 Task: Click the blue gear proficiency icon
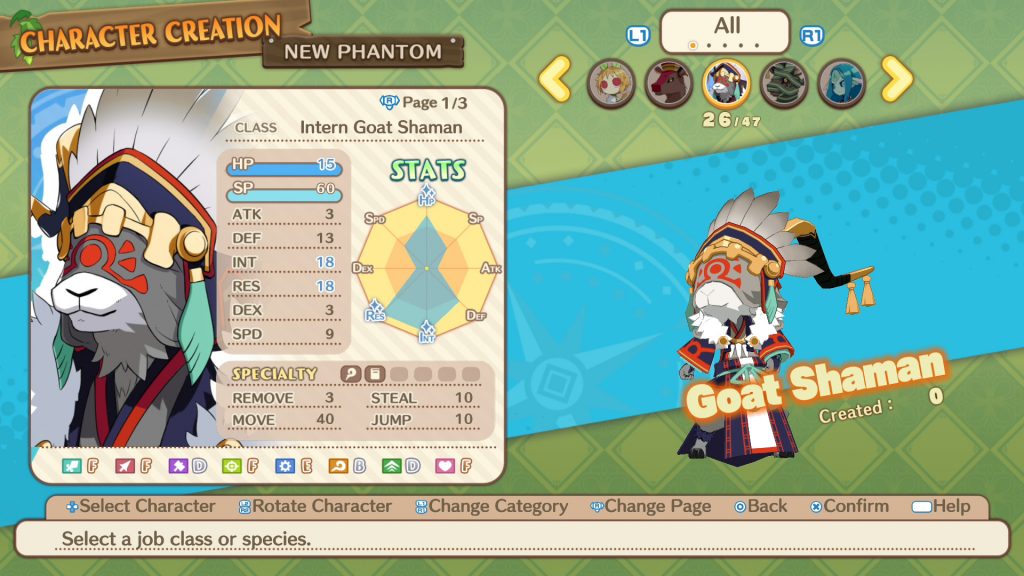[284, 466]
